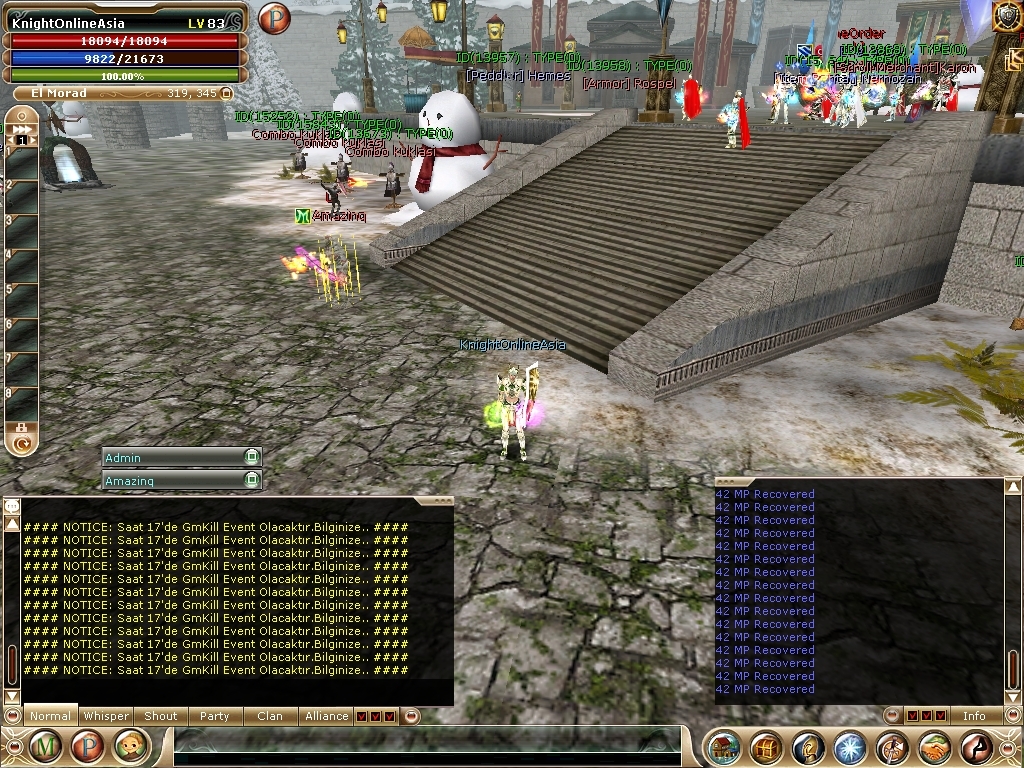Open the house icon menu
1024x768 pixels.
click(x=724, y=747)
